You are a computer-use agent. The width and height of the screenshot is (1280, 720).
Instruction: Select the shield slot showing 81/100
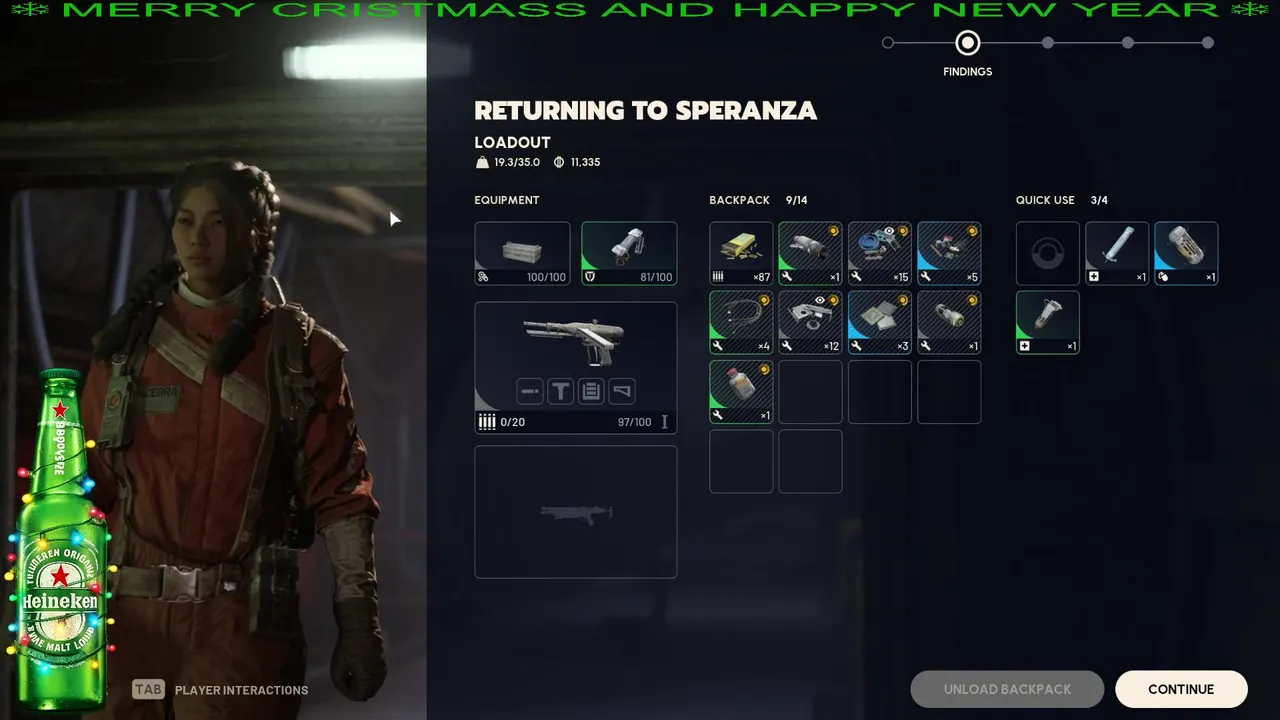click(x=629, y=253)
